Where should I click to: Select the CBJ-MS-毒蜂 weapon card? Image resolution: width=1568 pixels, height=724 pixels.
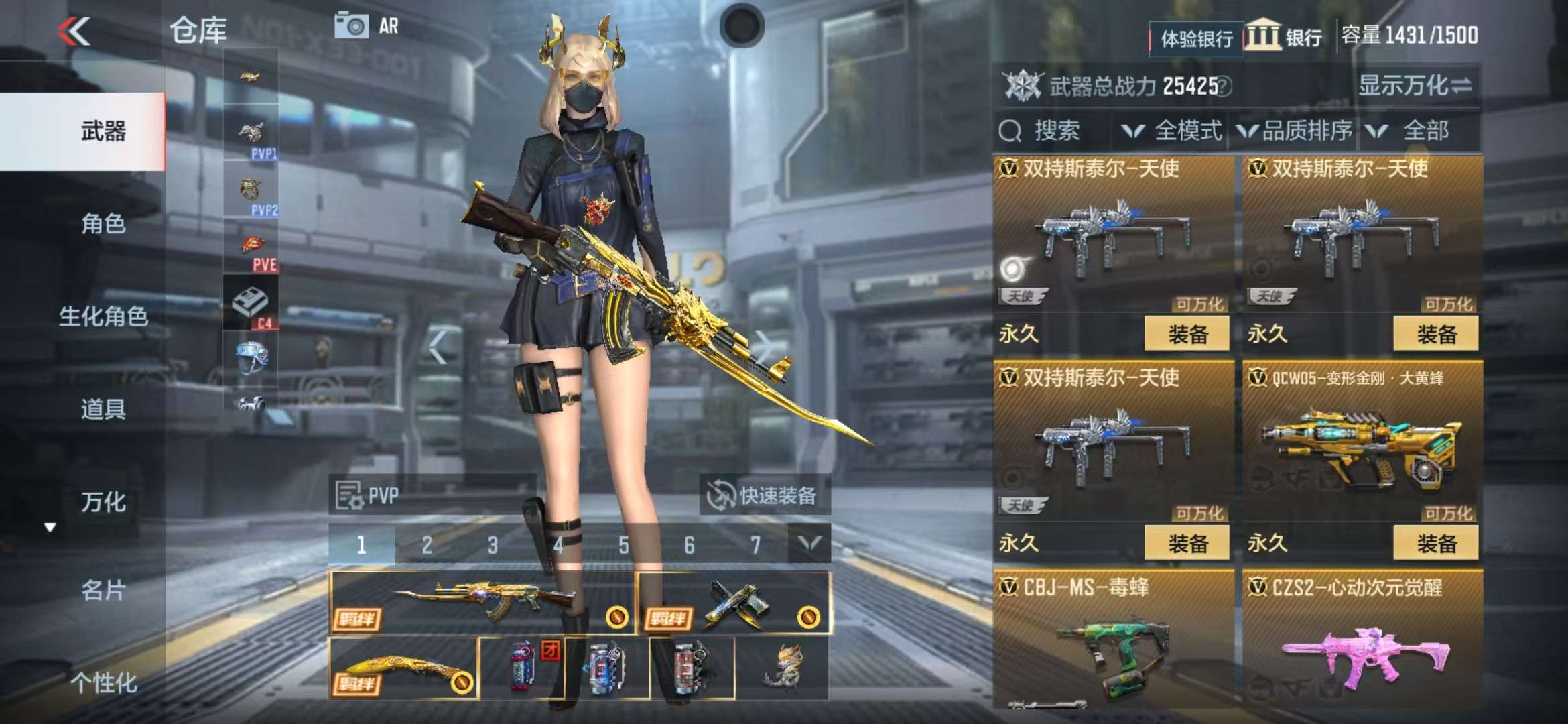(x=1112, y=644)
